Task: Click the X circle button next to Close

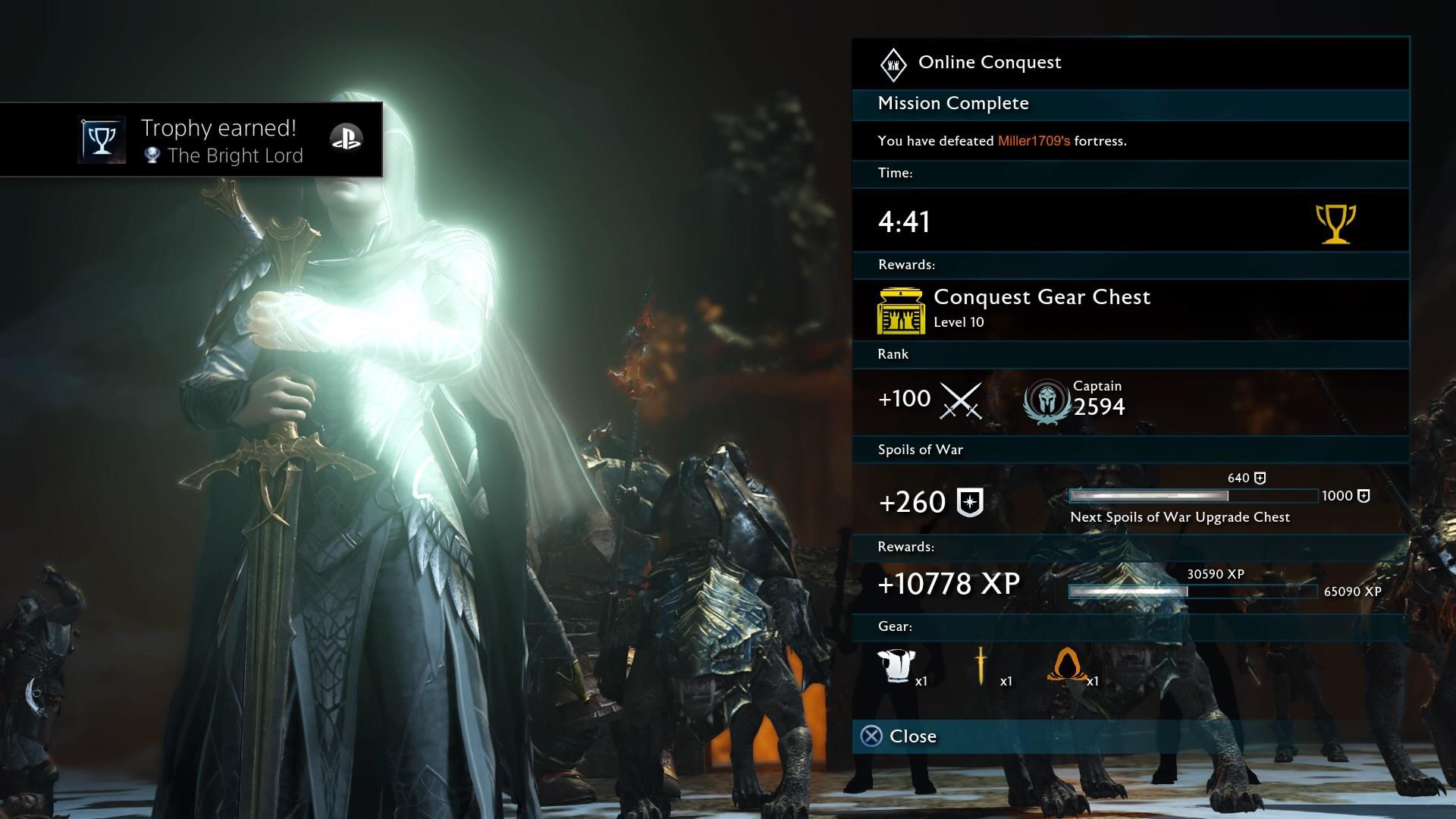Action: (873, 735)
